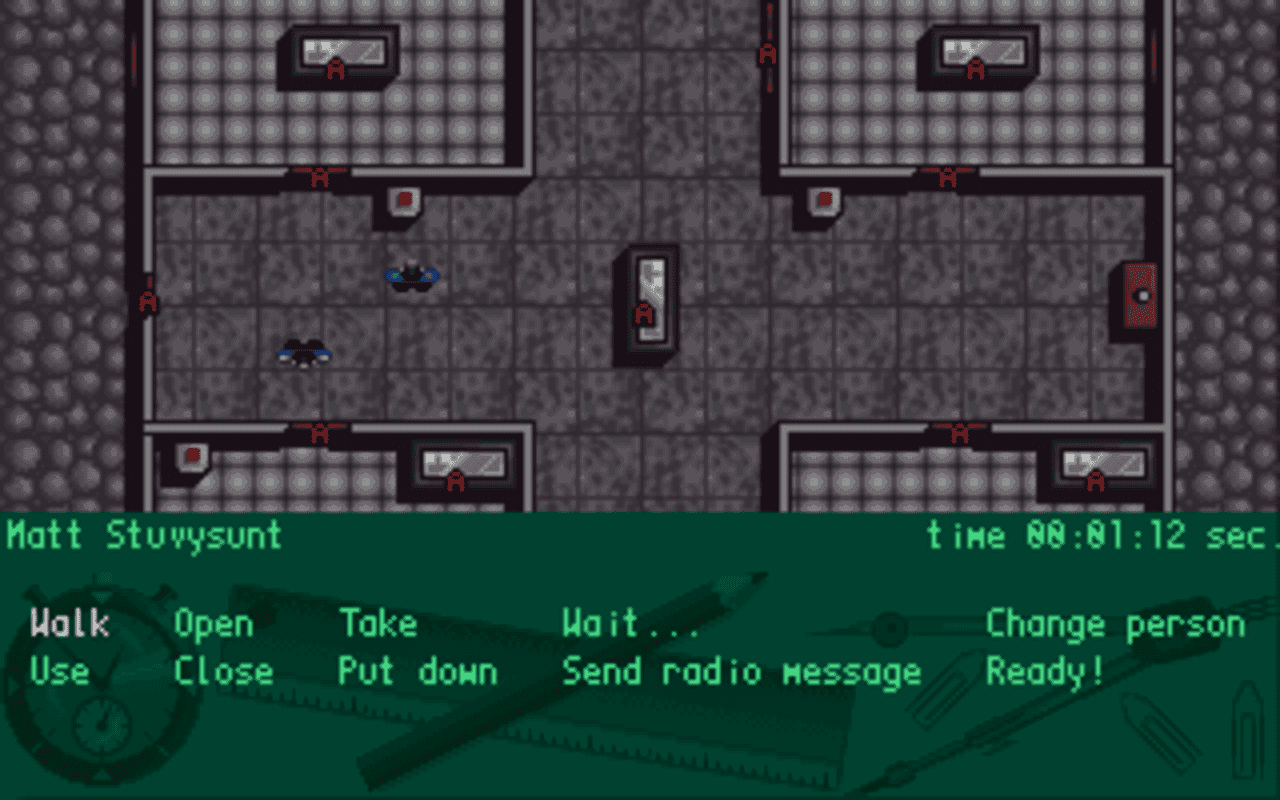Select the Close action
Viewport: 1280px width, 800px height.
coord(225,671)
